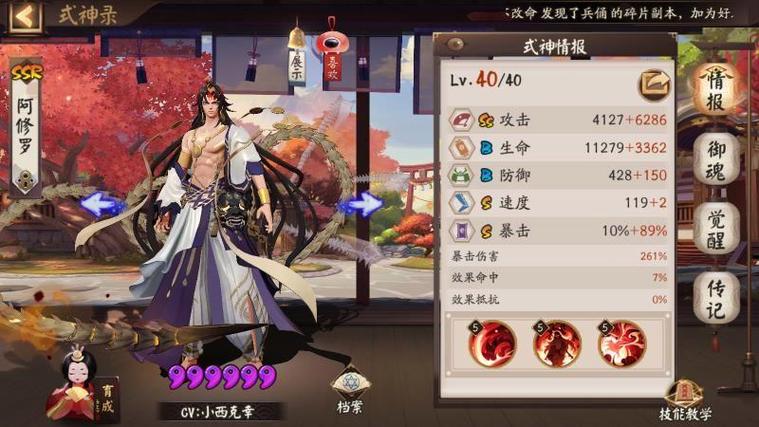759x427 pixels.
Task: Switch to next shikigami with right arrow
Action: 360,205
